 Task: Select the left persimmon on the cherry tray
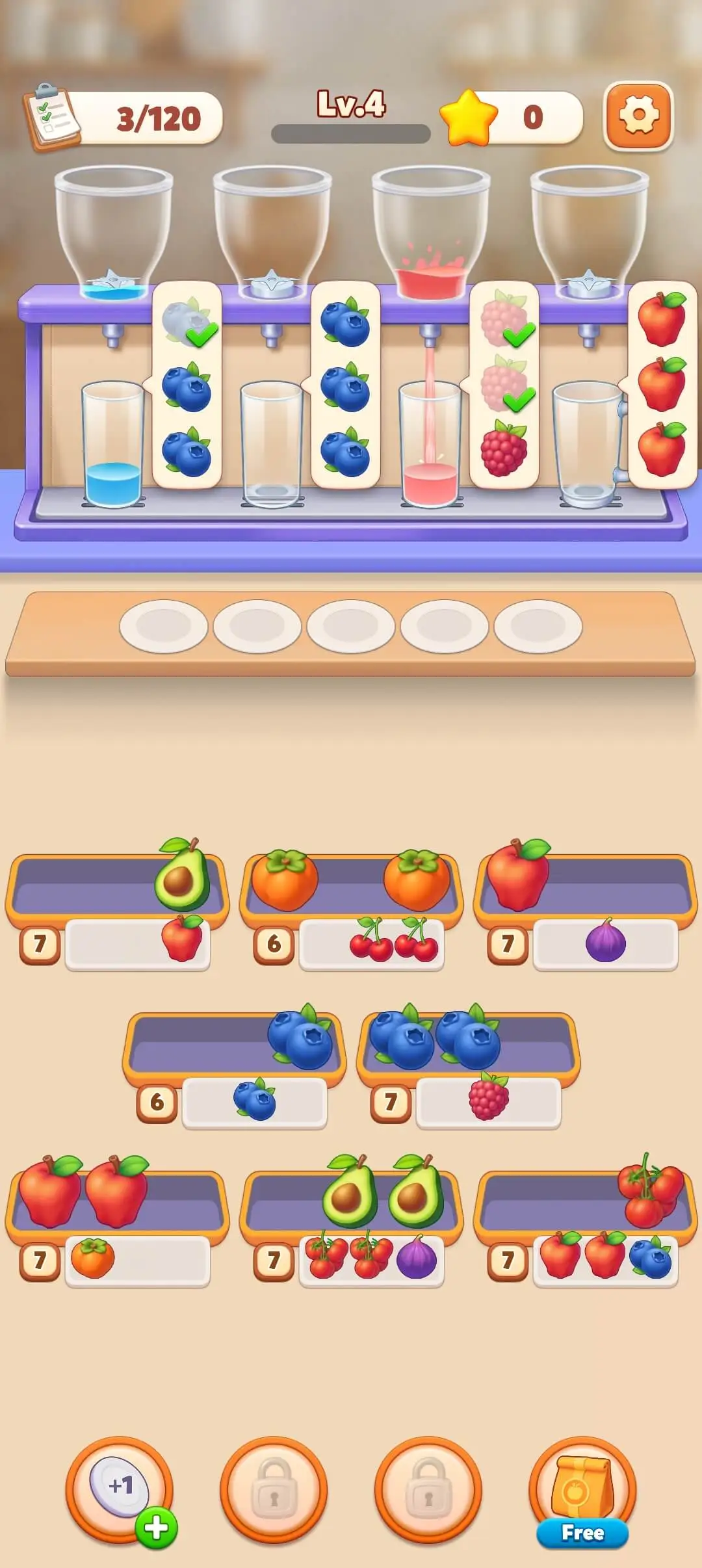285,880
